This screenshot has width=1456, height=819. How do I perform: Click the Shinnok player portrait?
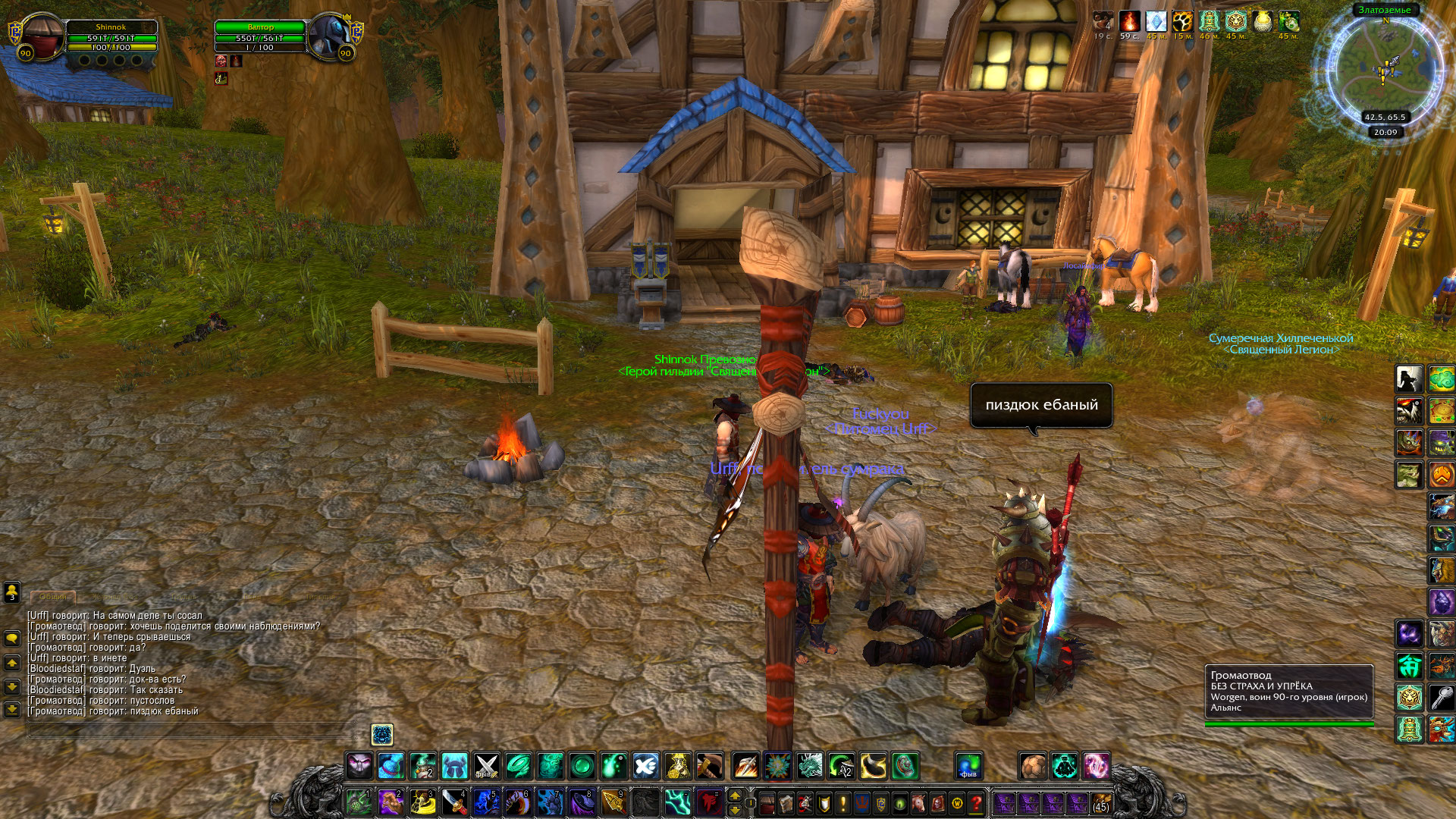coord(39,35)
